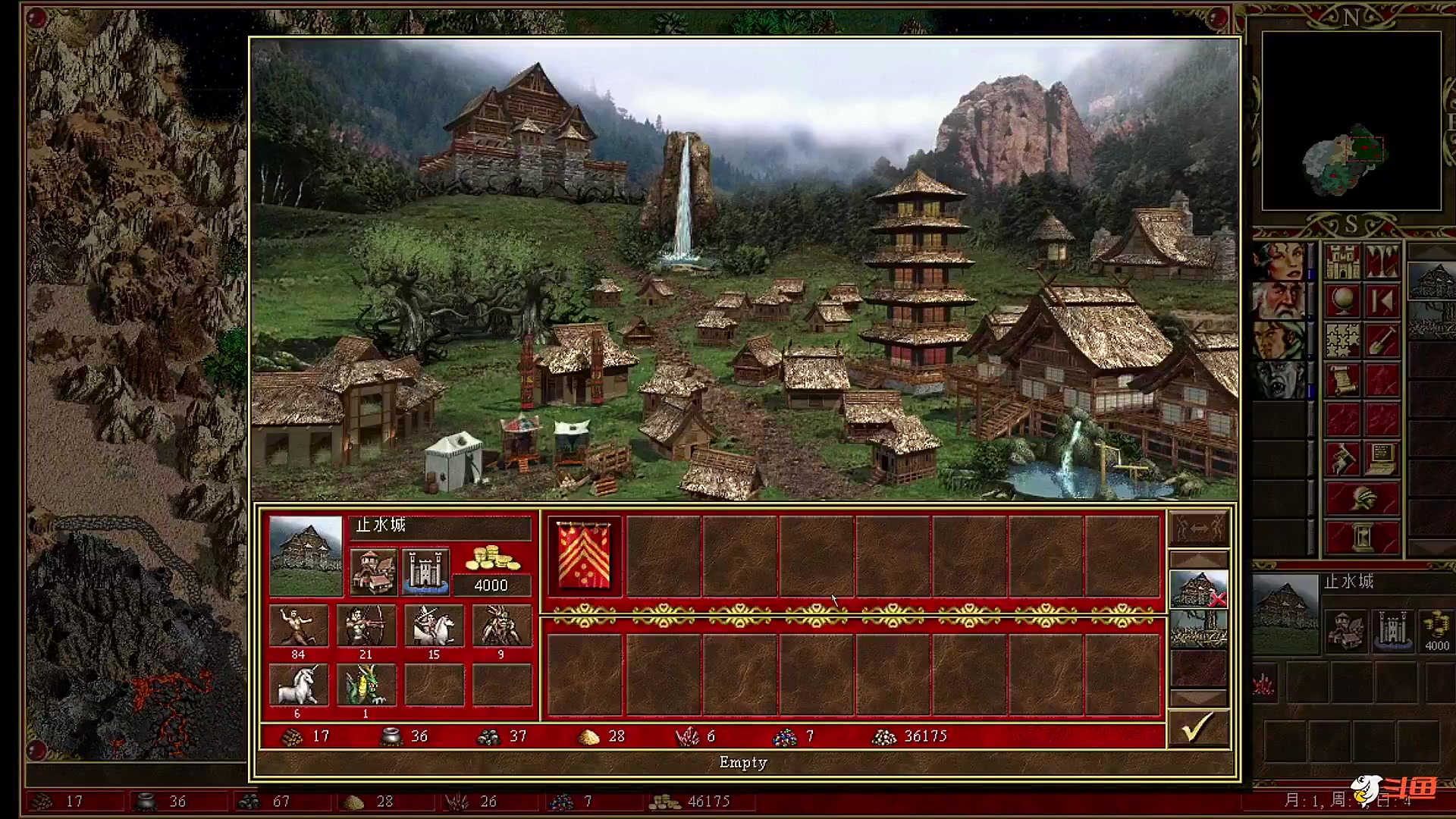Open the puzzle map button
The width and height of the screenshot is (1456, 819).
(x=1342, y=340)
